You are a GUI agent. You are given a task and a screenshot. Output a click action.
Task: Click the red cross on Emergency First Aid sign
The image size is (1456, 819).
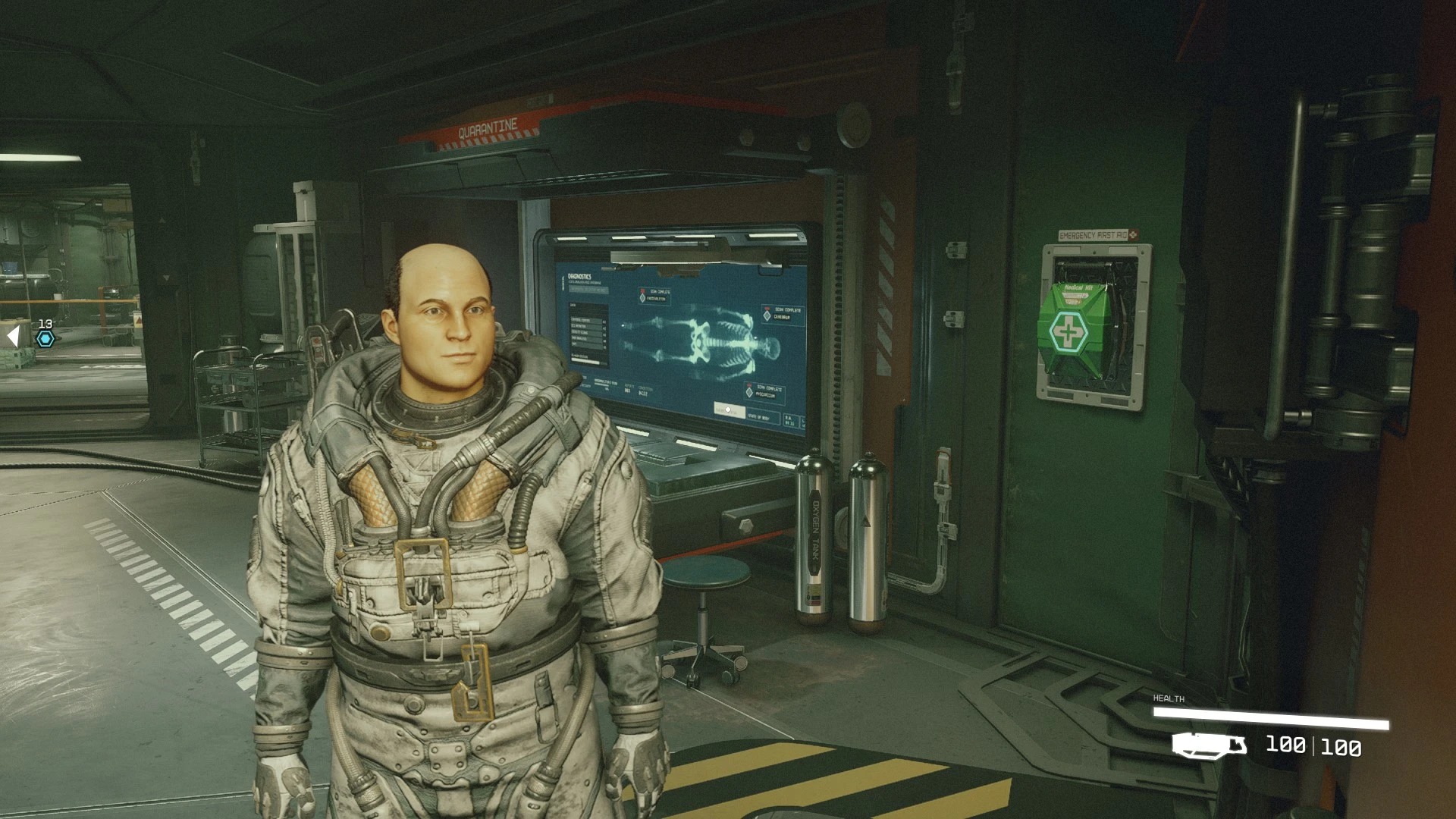point(1133,234)
